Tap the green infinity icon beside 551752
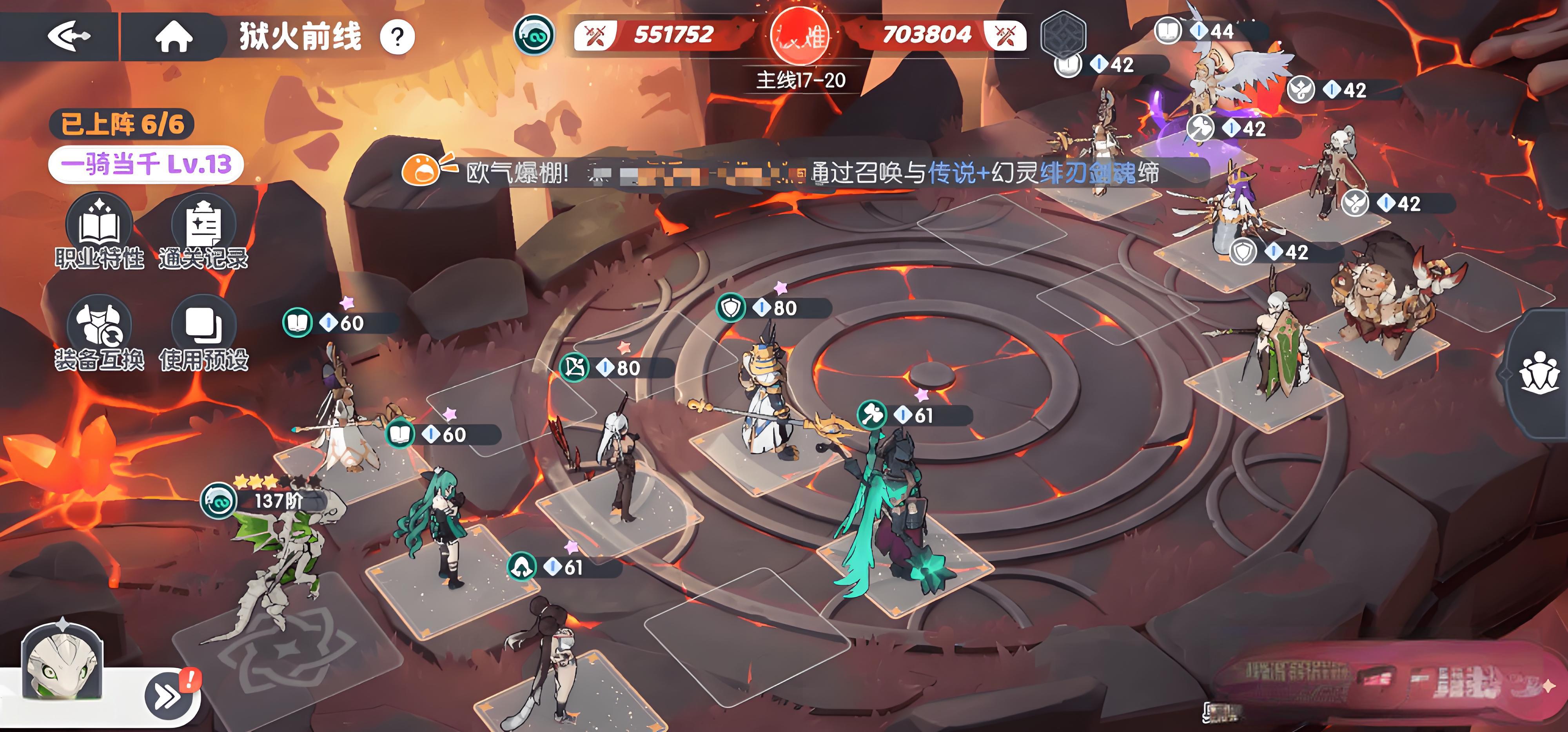1568x732 pixels. (534, 34)
